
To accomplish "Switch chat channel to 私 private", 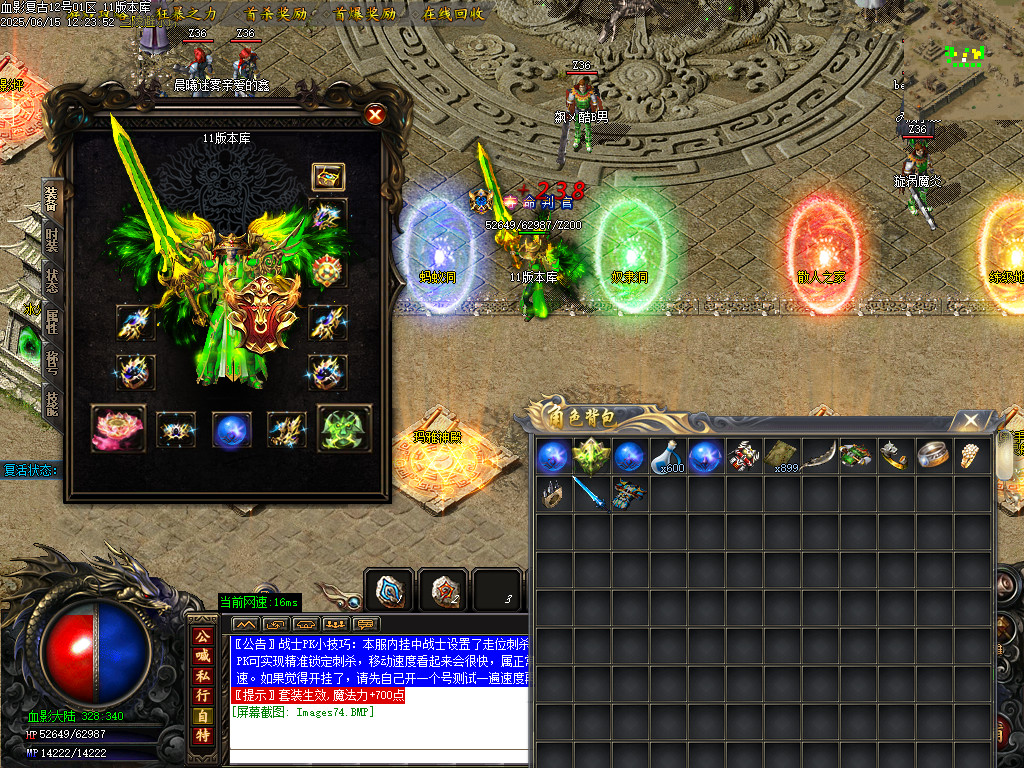I will pyautogui.click(x=203, y=675).
